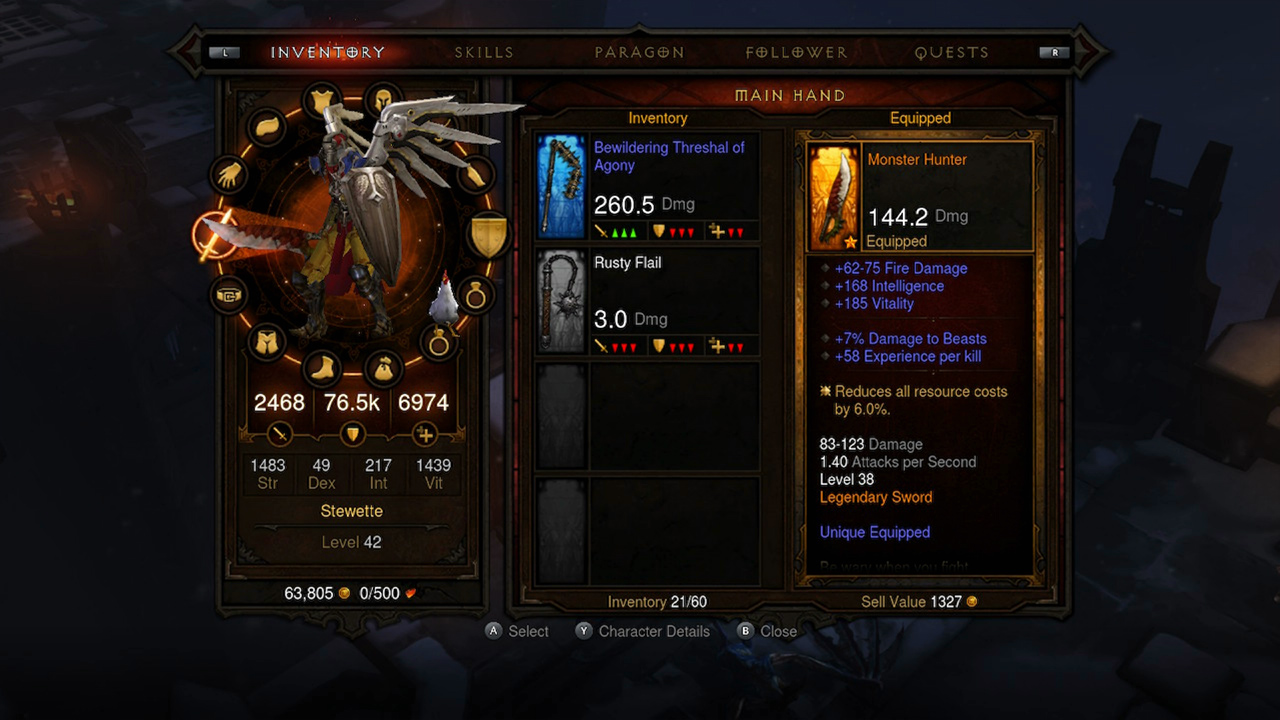Select the chest armor slot
This screenshot has width=1280, height=720.
pos(320,100)
